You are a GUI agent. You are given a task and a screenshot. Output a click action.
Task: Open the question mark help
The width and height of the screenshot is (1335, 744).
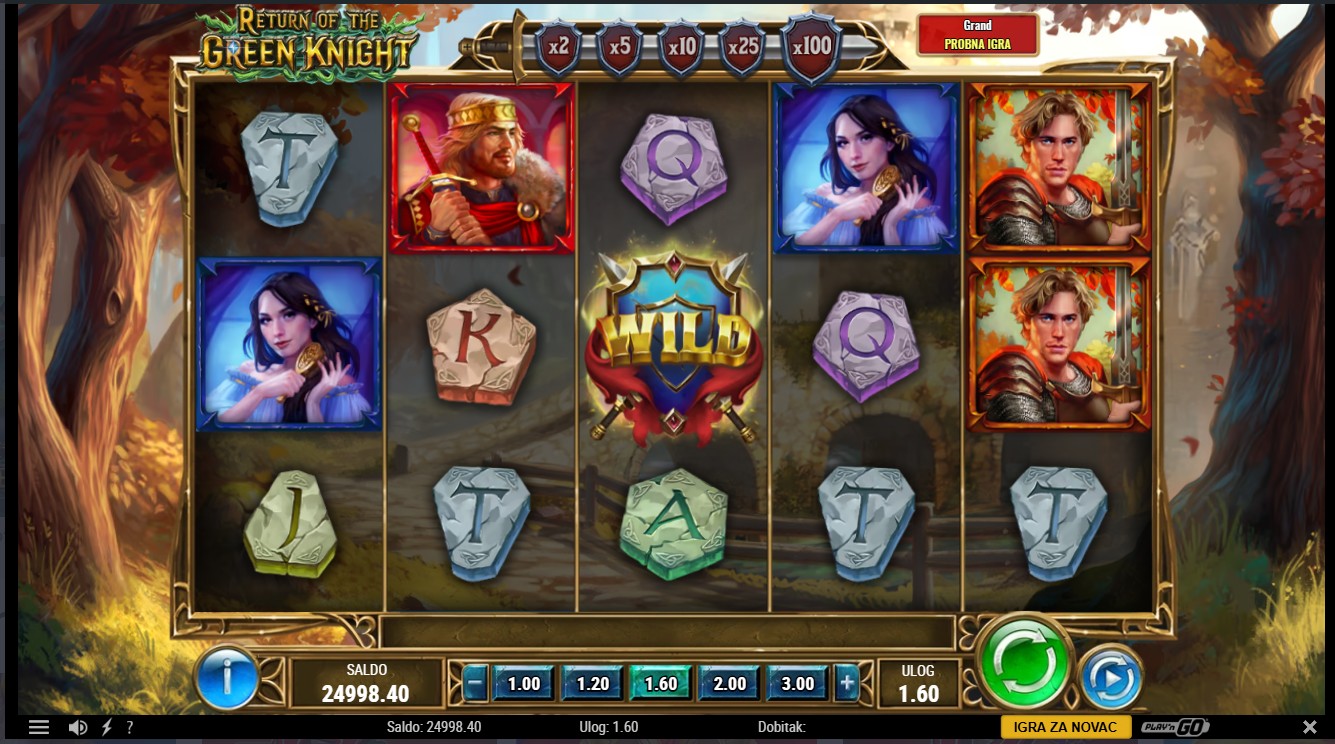pyautogui.click(x=130, y=727)
